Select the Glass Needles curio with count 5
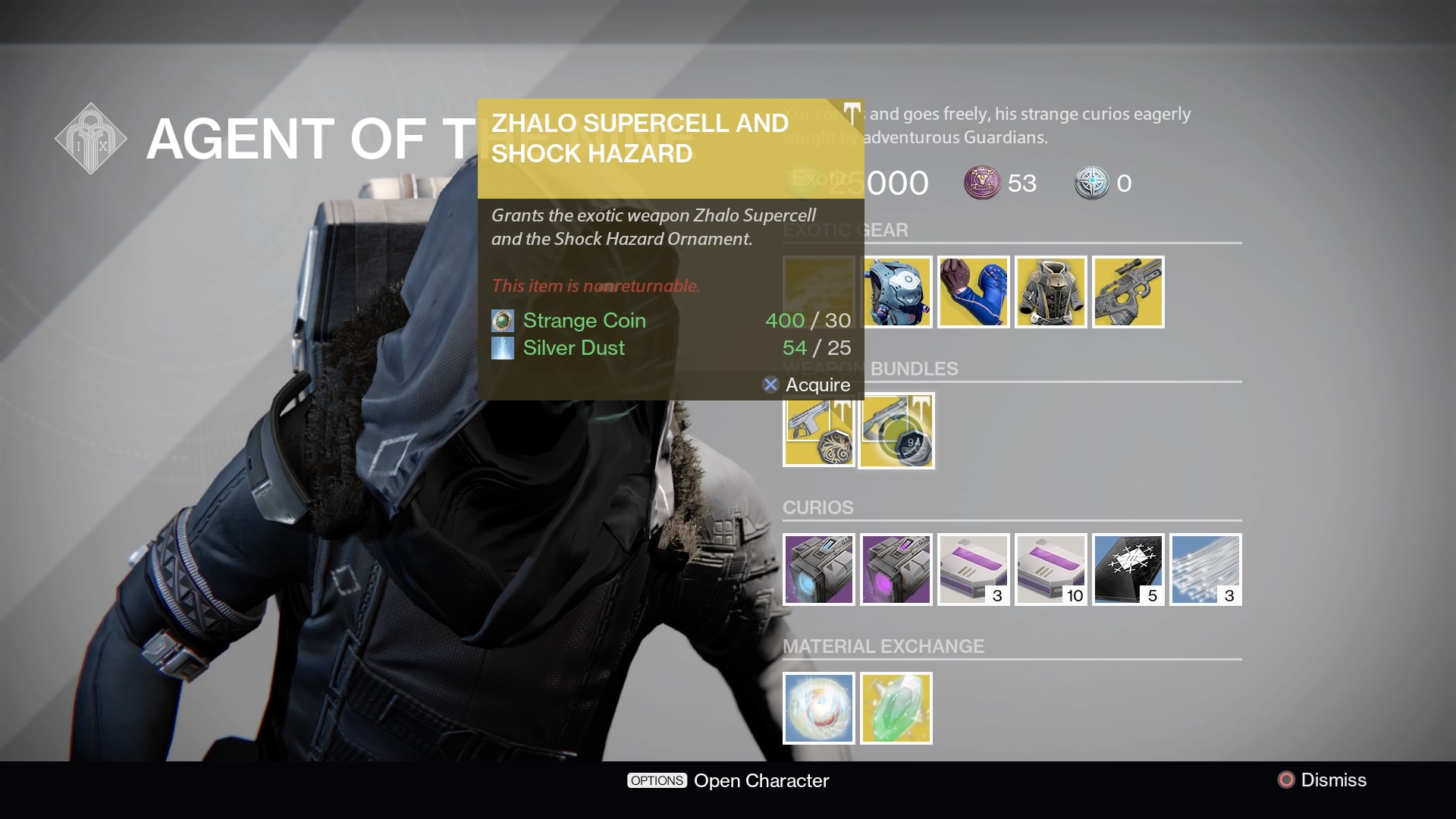The image size is (1456, 819). click(1128, 570)
